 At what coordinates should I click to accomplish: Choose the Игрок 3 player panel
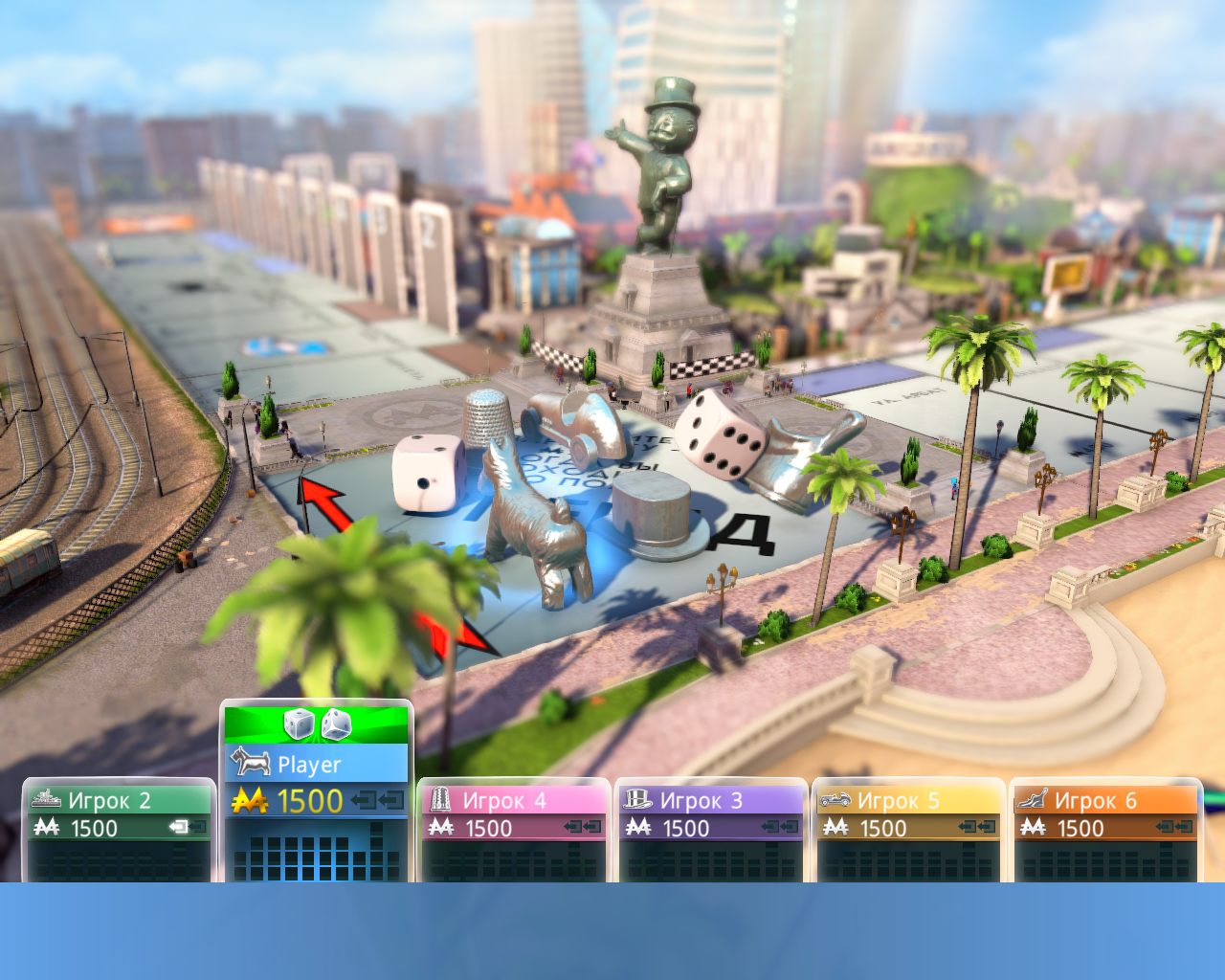(x=710, y=829)
